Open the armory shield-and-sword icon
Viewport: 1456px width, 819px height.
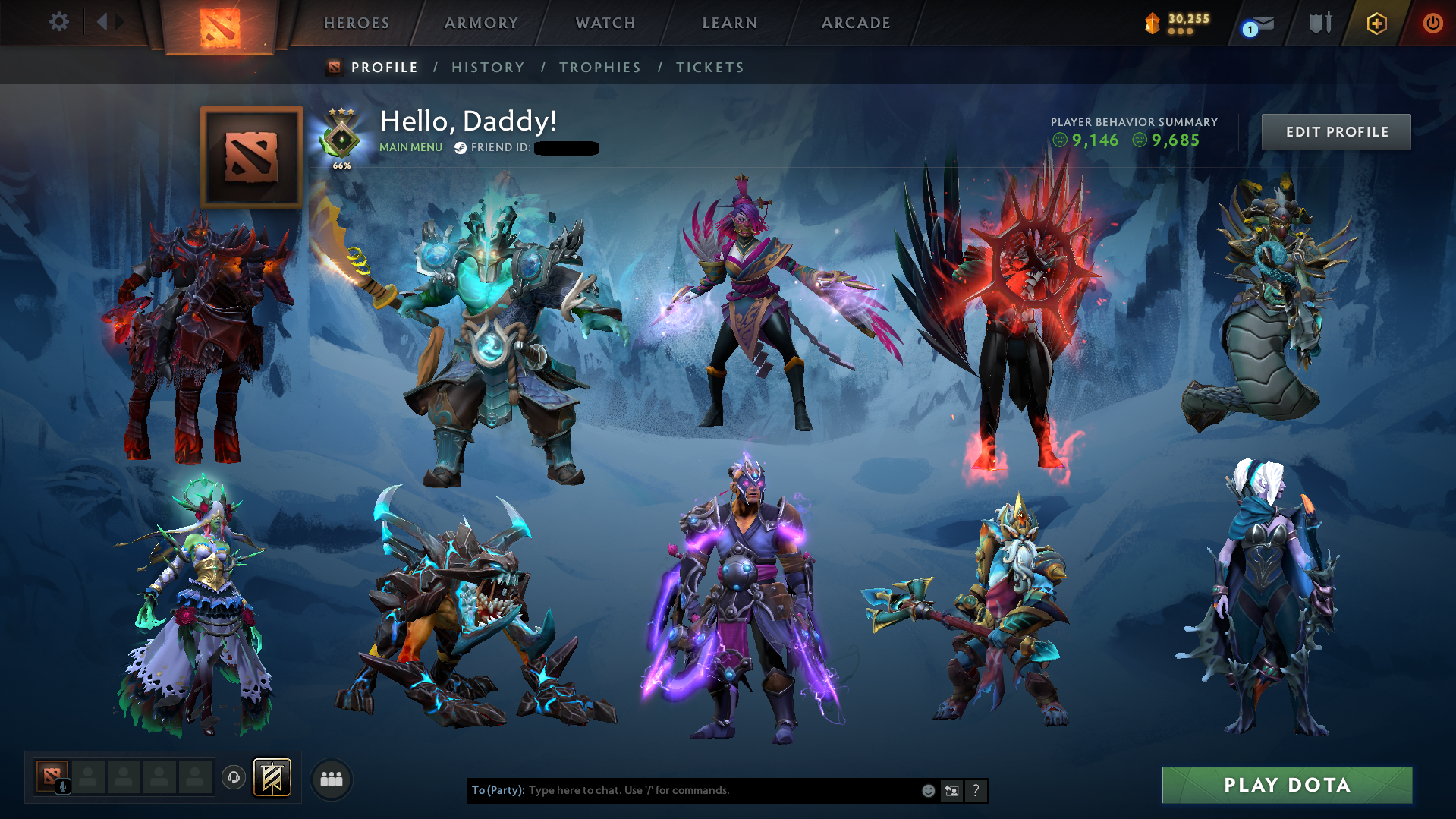pyautogui.click(x=1320, y=23)
